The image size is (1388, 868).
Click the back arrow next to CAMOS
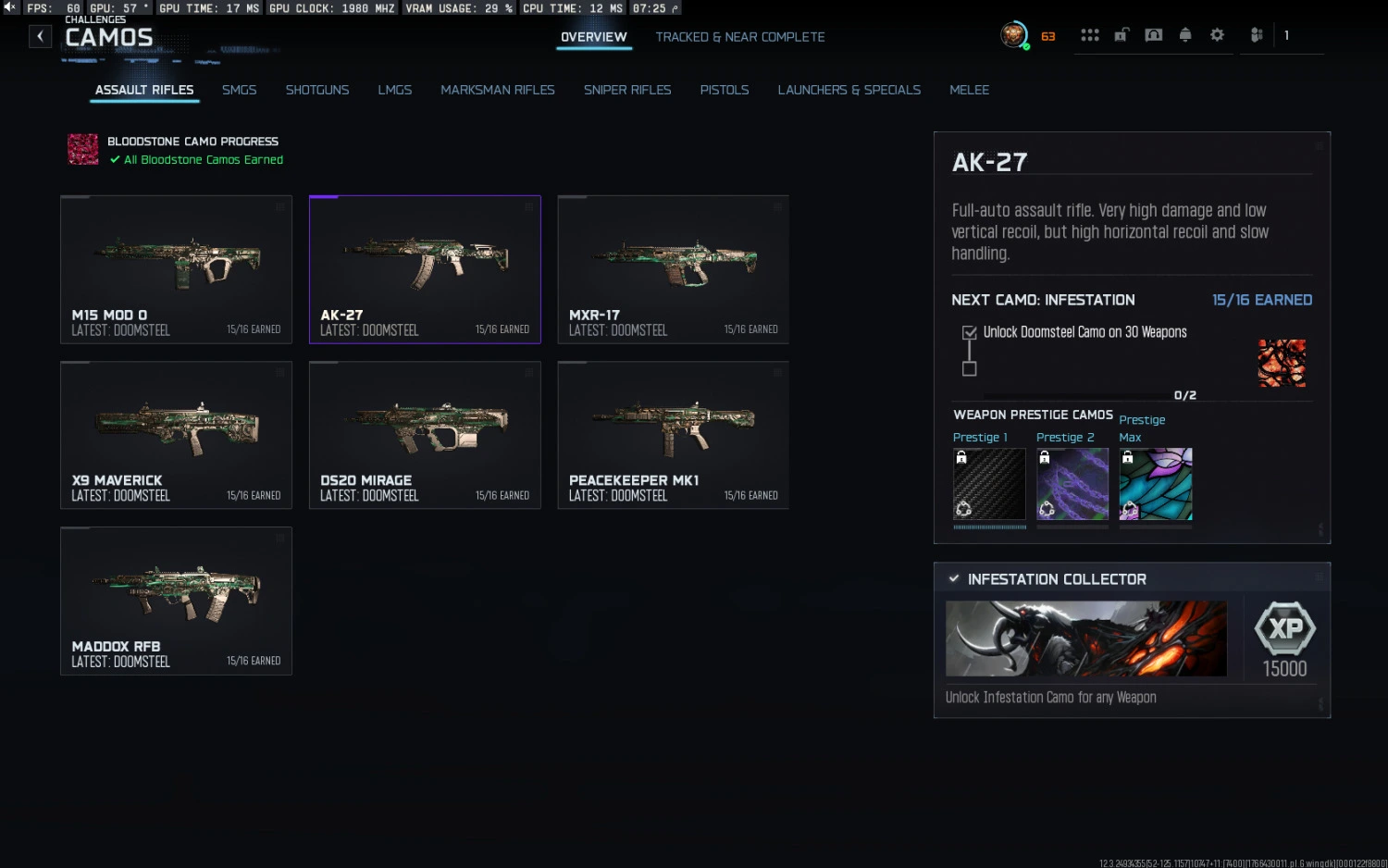[40, 35]
